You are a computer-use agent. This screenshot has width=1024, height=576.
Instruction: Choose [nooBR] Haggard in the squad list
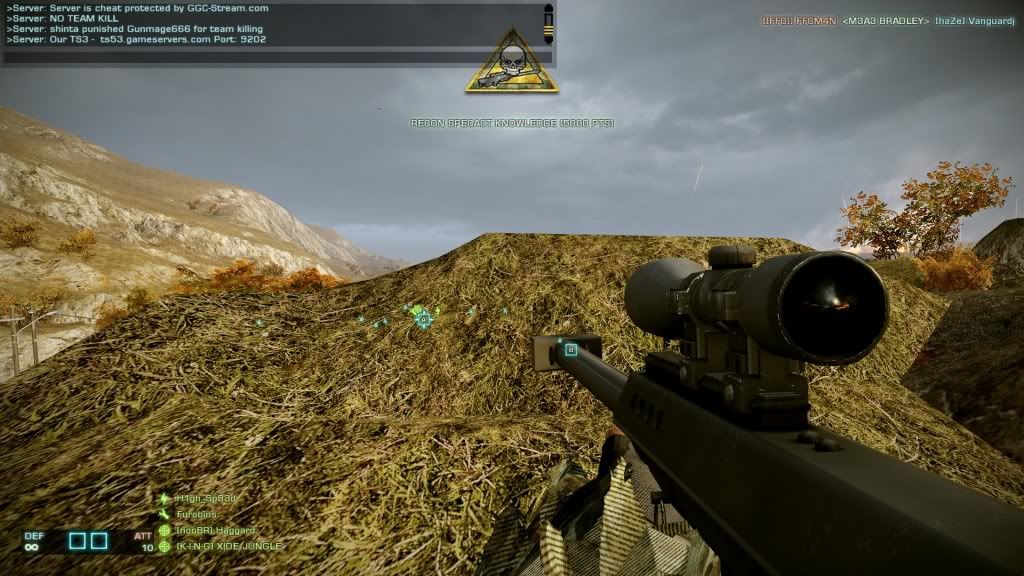pyautogui.click(x=215, y=530)
